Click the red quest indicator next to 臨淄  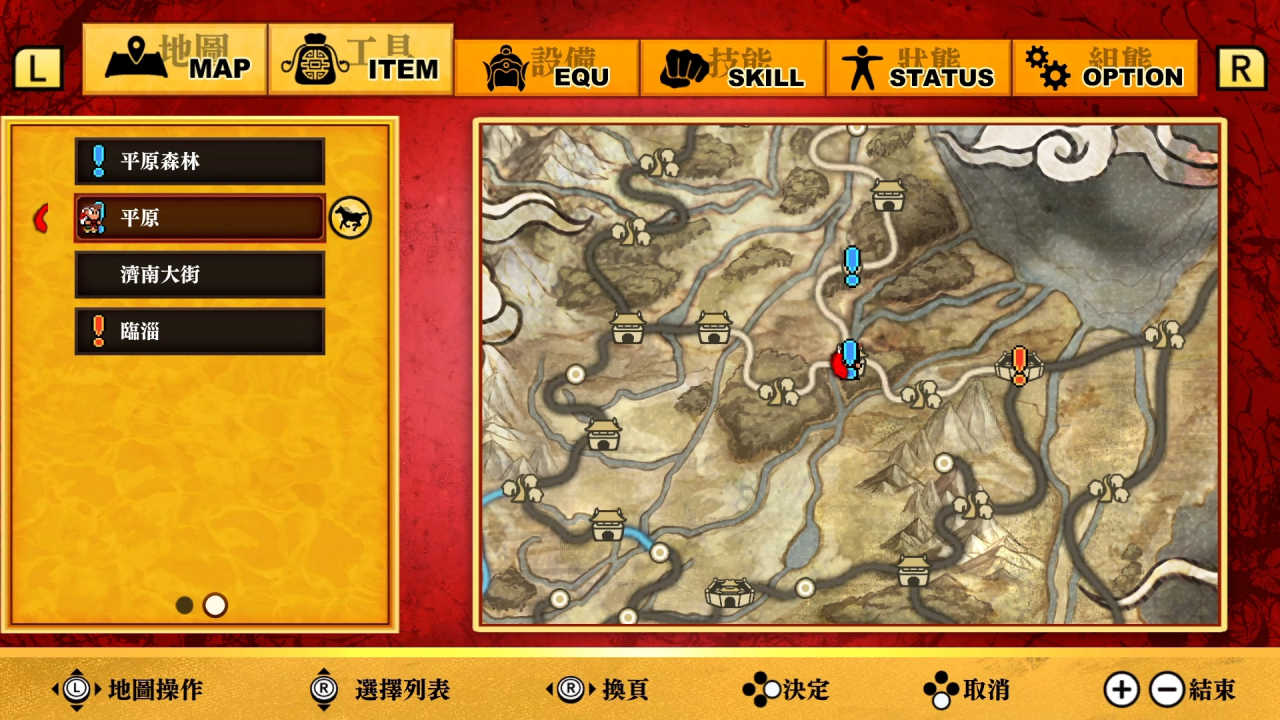tap(97, 330)
